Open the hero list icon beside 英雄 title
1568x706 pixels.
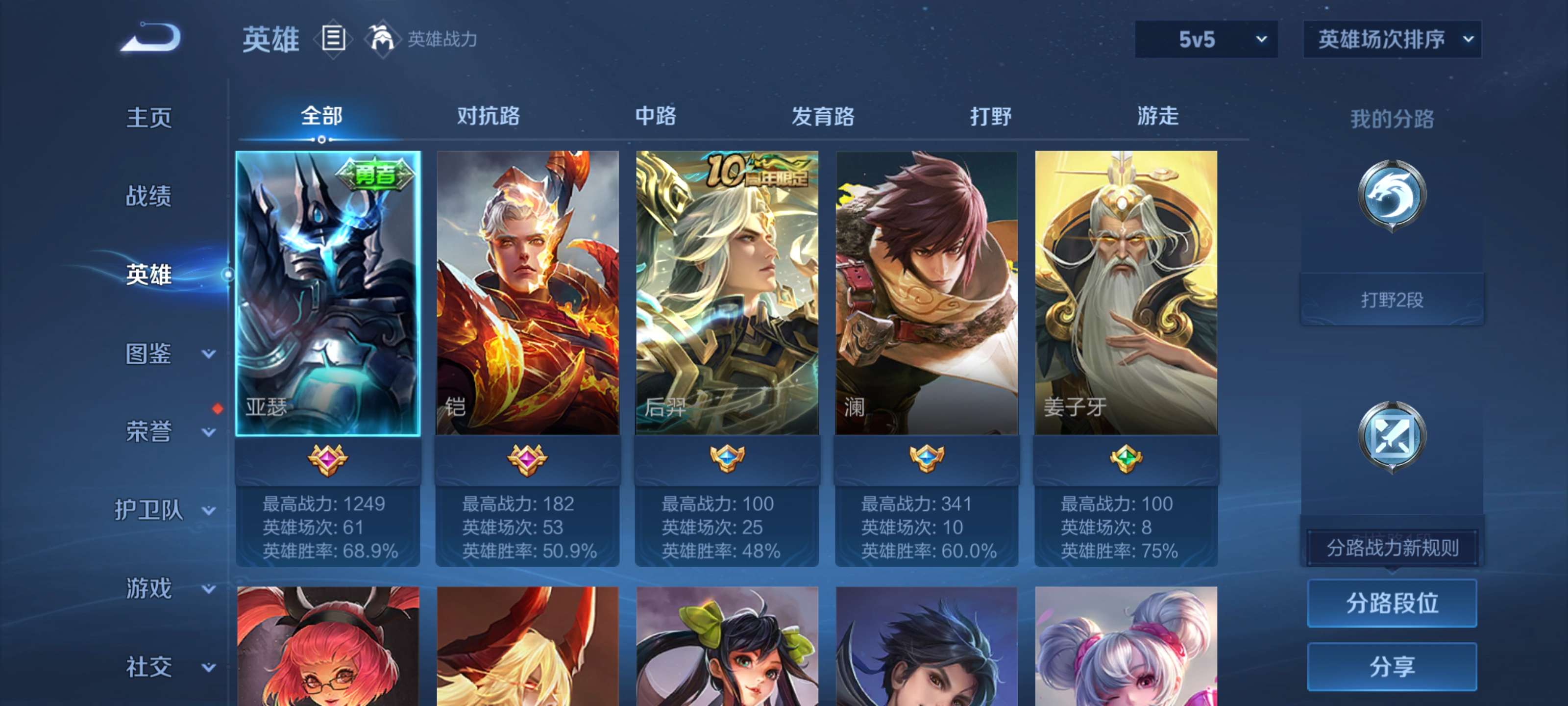click(x=332, y=39)
